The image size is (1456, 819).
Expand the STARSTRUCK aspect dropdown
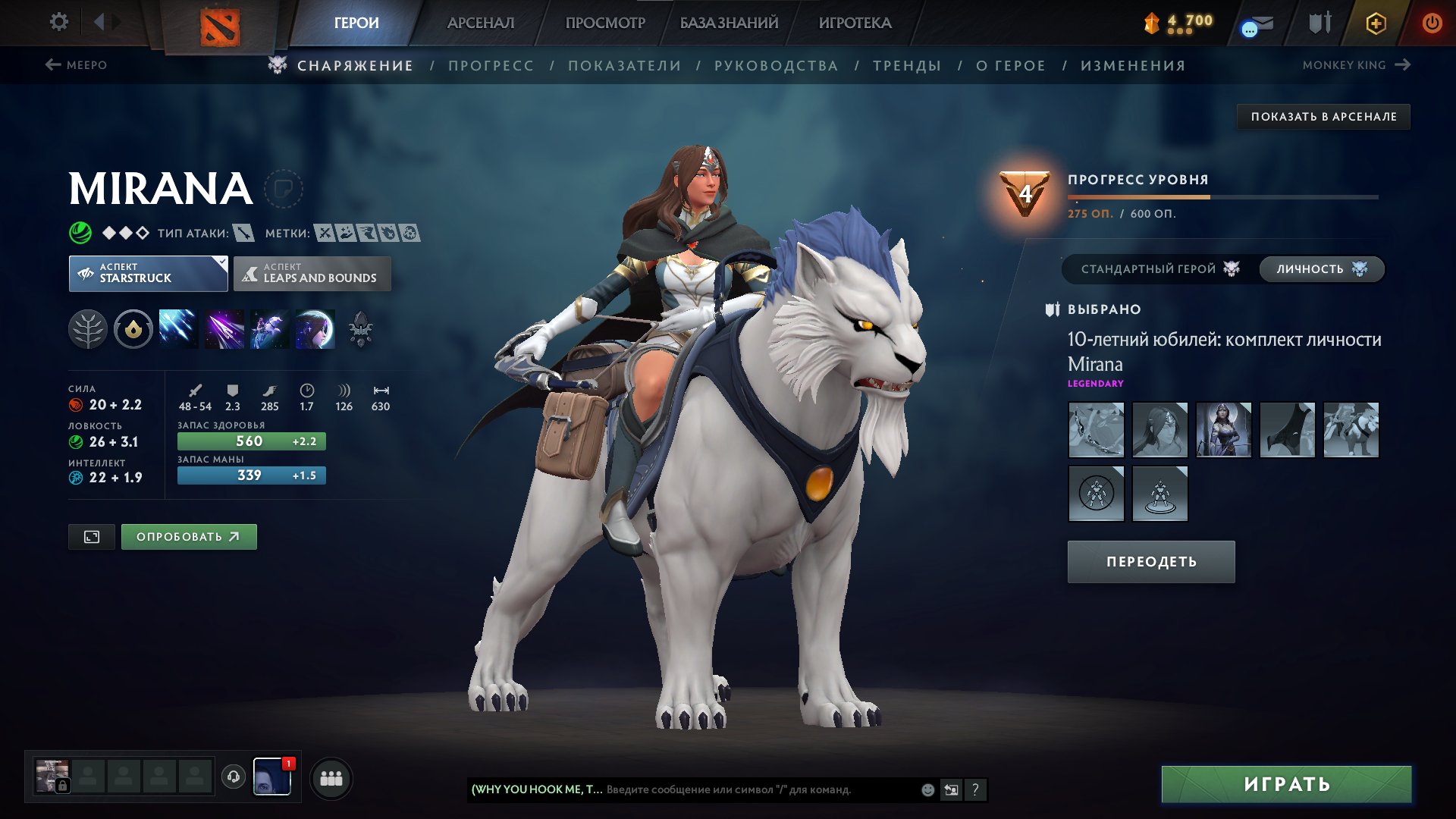pyautogui.click(x=149, y=273)
